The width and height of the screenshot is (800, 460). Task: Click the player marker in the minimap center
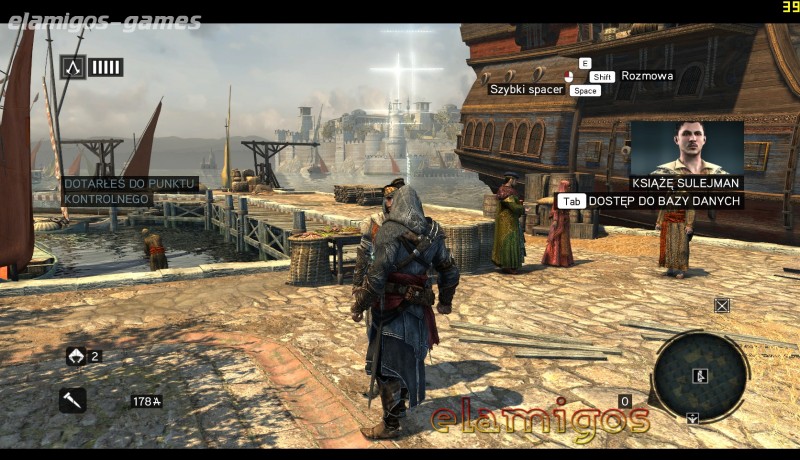pyautogui.click(x=701, y=376)
